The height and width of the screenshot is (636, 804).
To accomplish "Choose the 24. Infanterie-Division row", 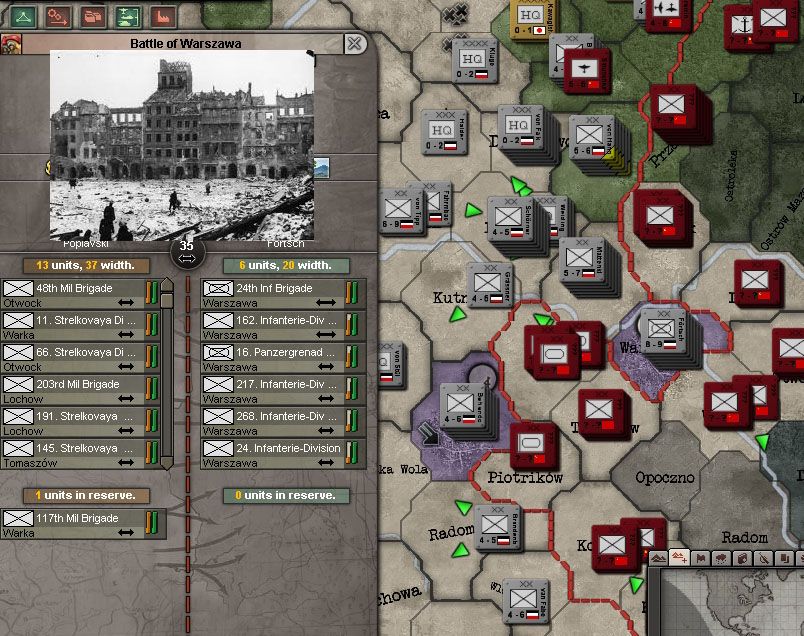I will pos(283,454).
